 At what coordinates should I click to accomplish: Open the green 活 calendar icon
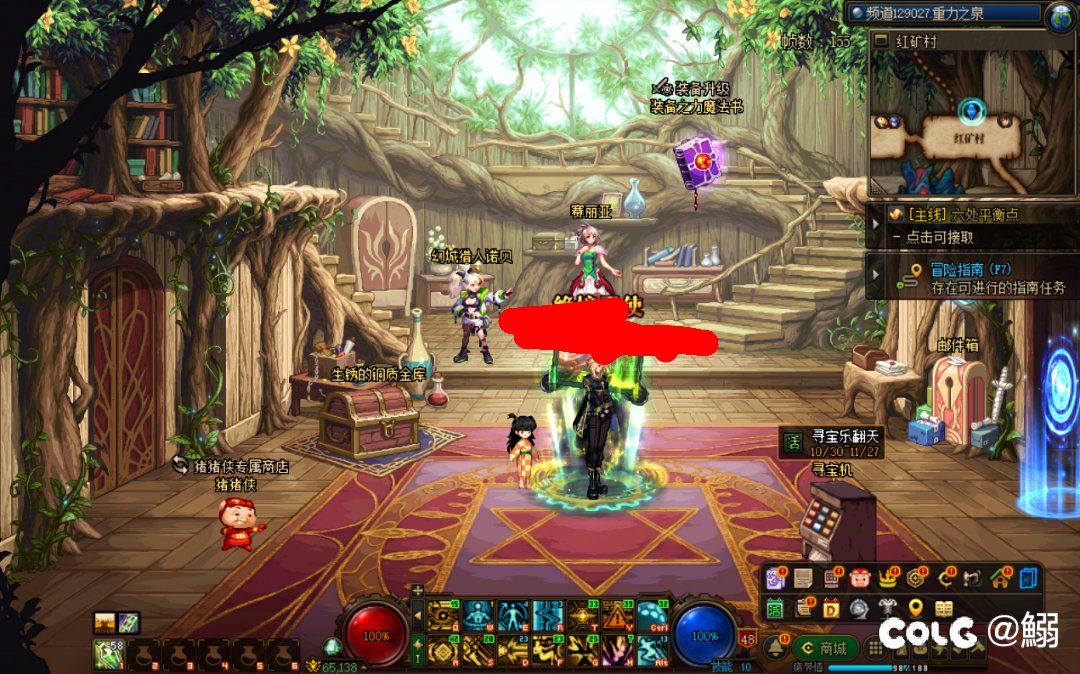775,608
